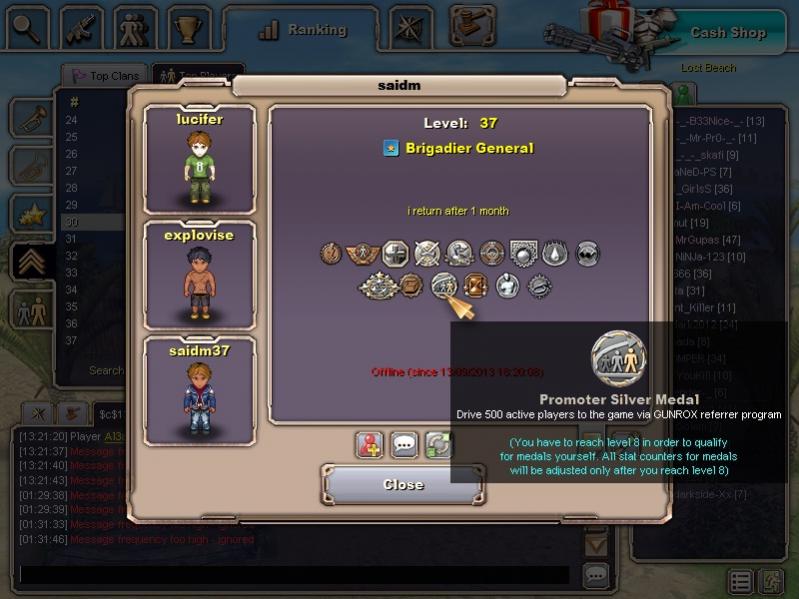
Task: Open the list view button at bottom right
Action: pos(741,581)
